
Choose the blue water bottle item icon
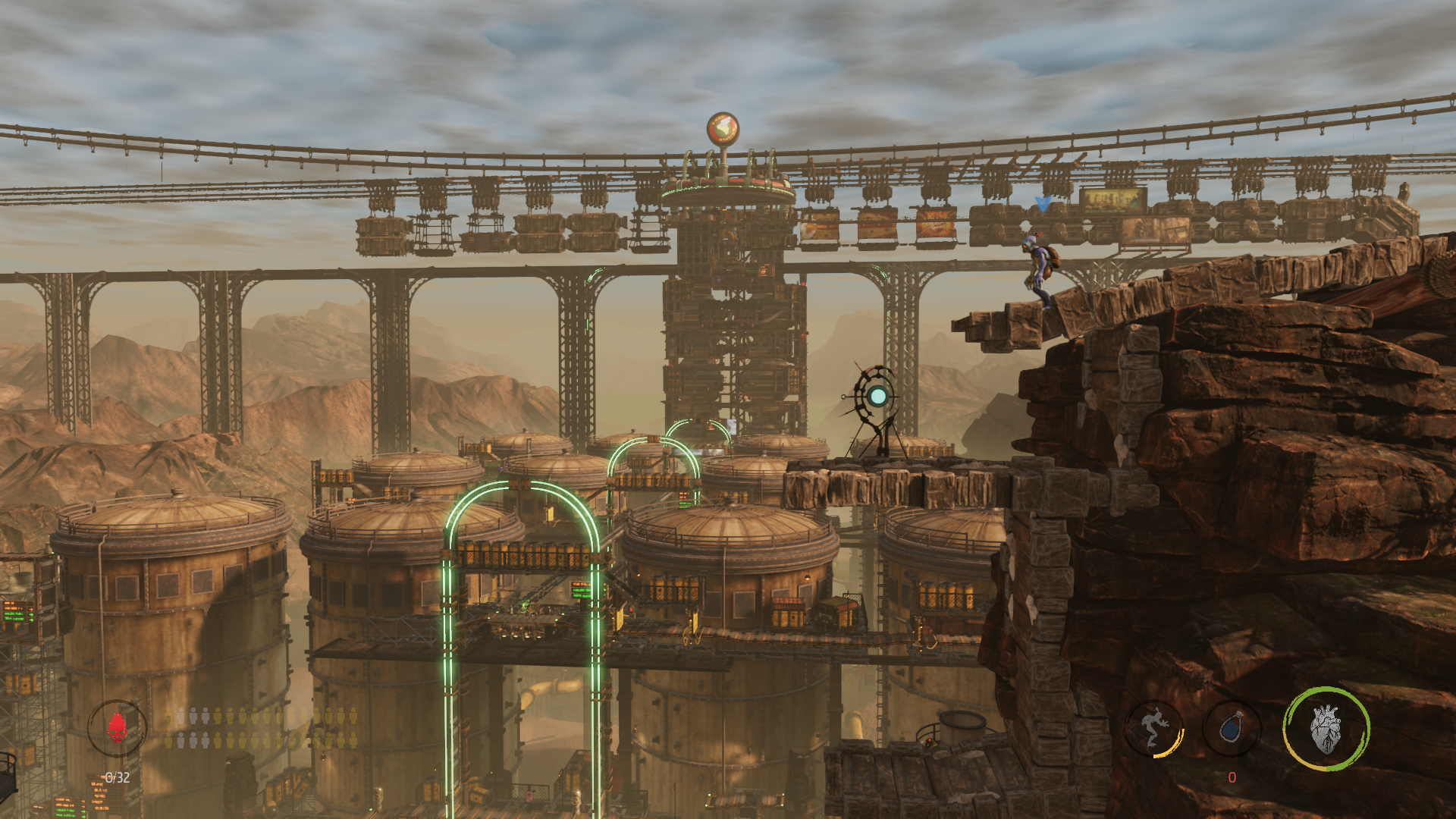click(1231, 729)
